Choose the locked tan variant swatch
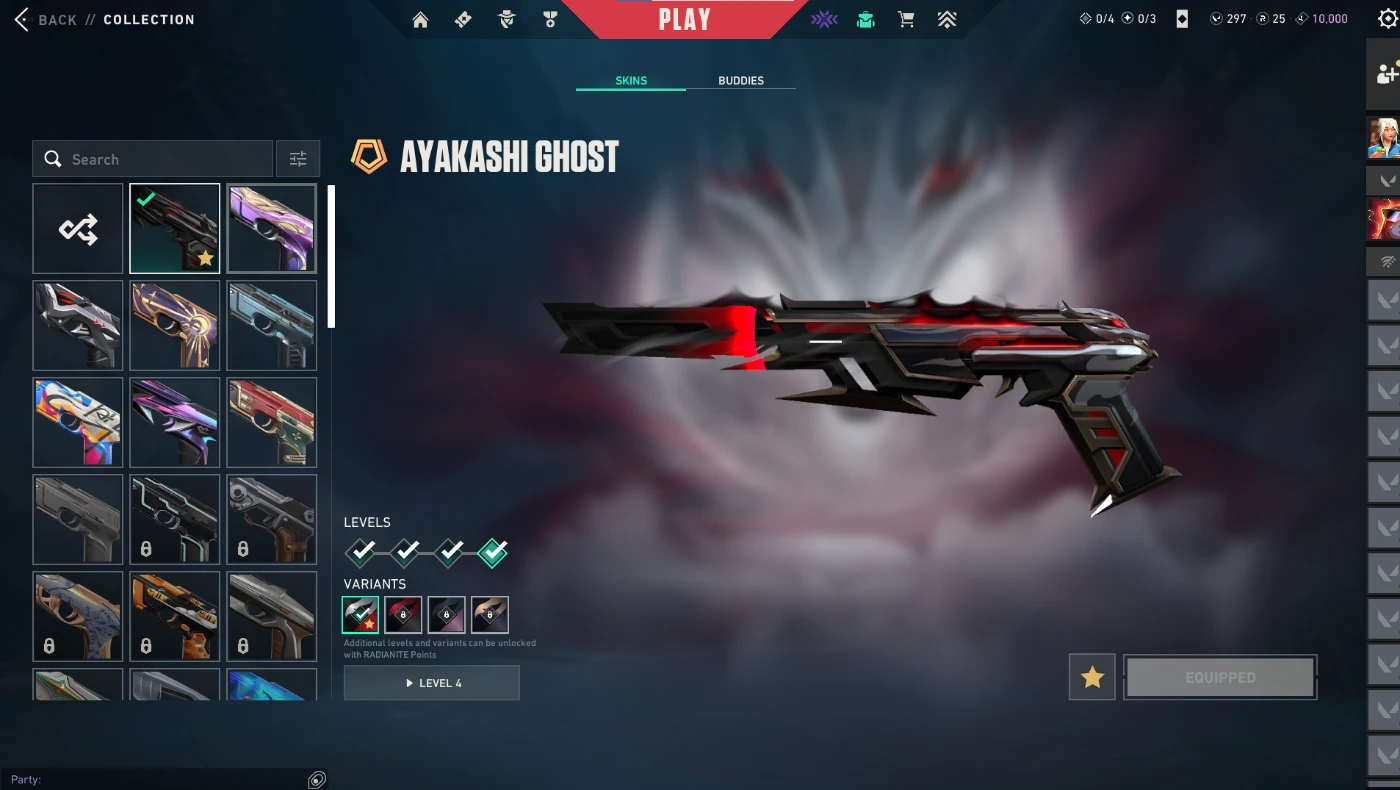 [490, 615]
